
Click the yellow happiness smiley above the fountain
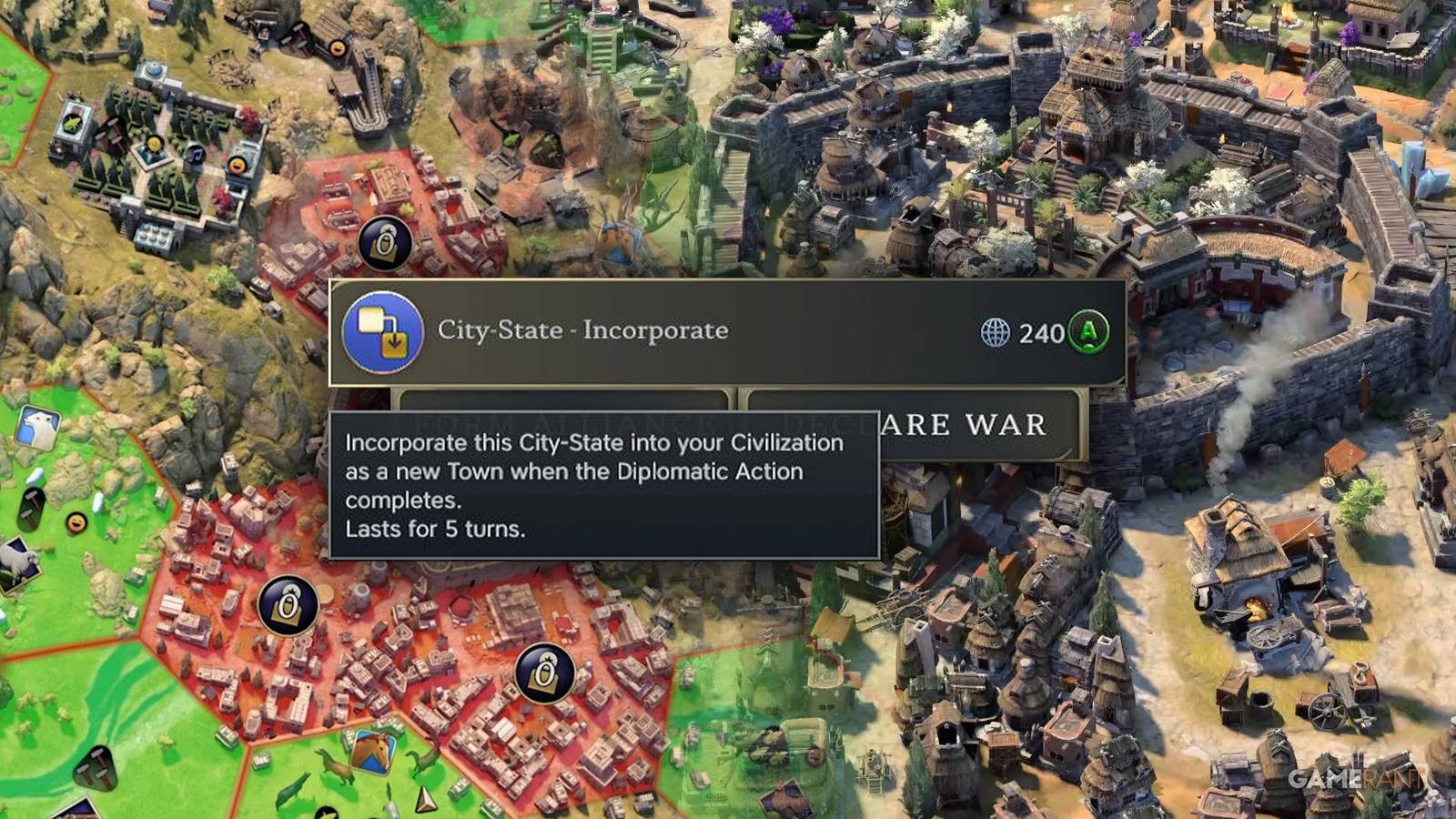point(153,144)
